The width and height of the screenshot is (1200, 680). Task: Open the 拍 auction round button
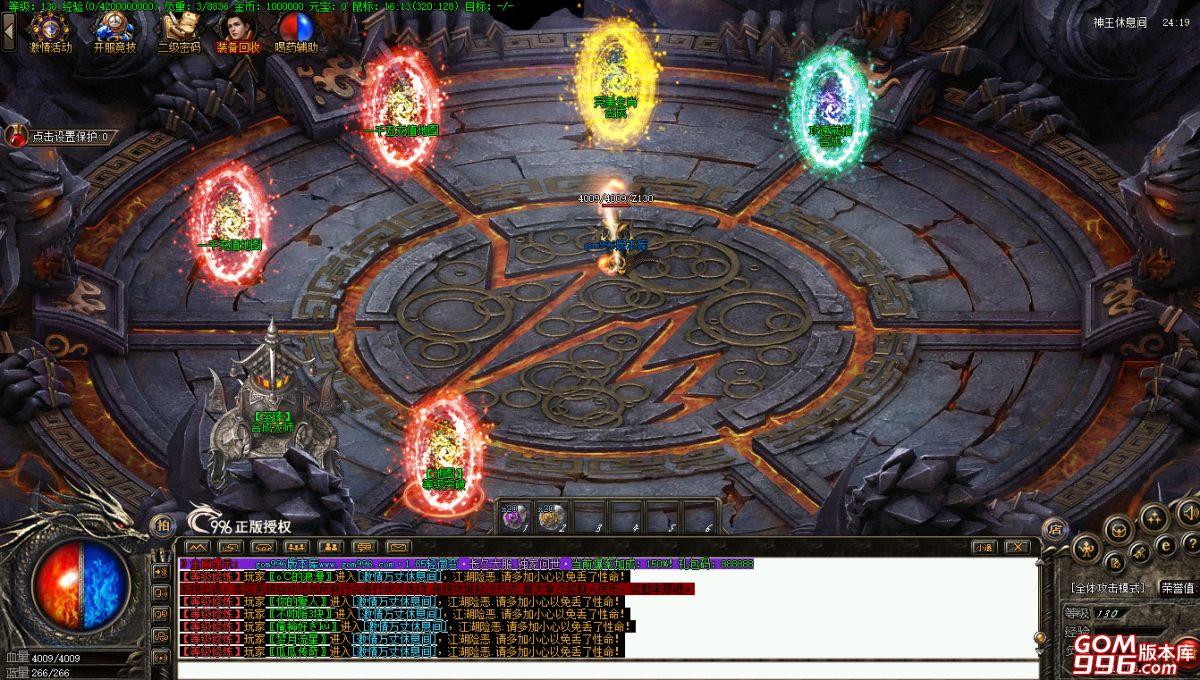[160, 526]
